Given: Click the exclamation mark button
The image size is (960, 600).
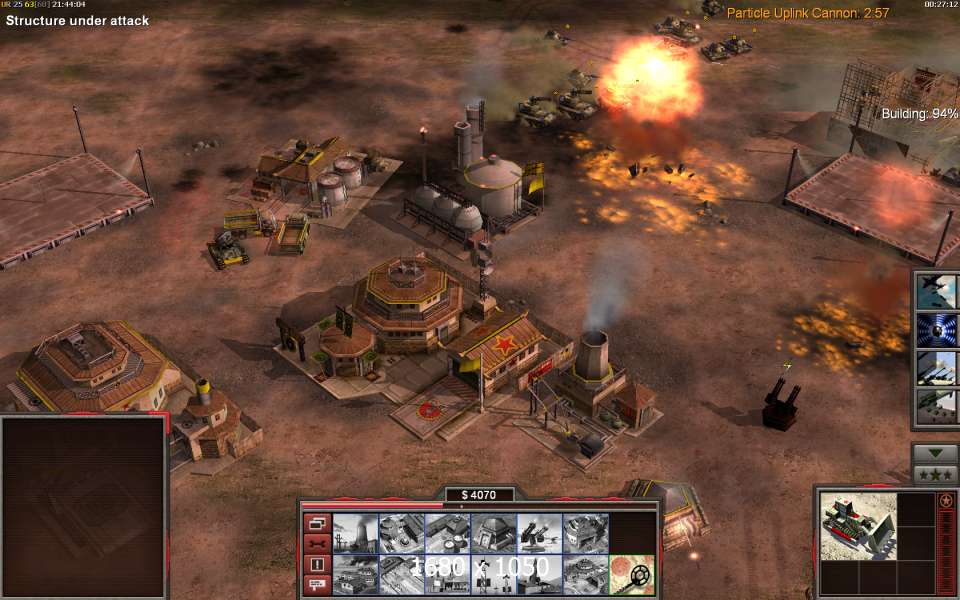Looking at the screenshot, I should pyautogui.click(x=317, y=564).
